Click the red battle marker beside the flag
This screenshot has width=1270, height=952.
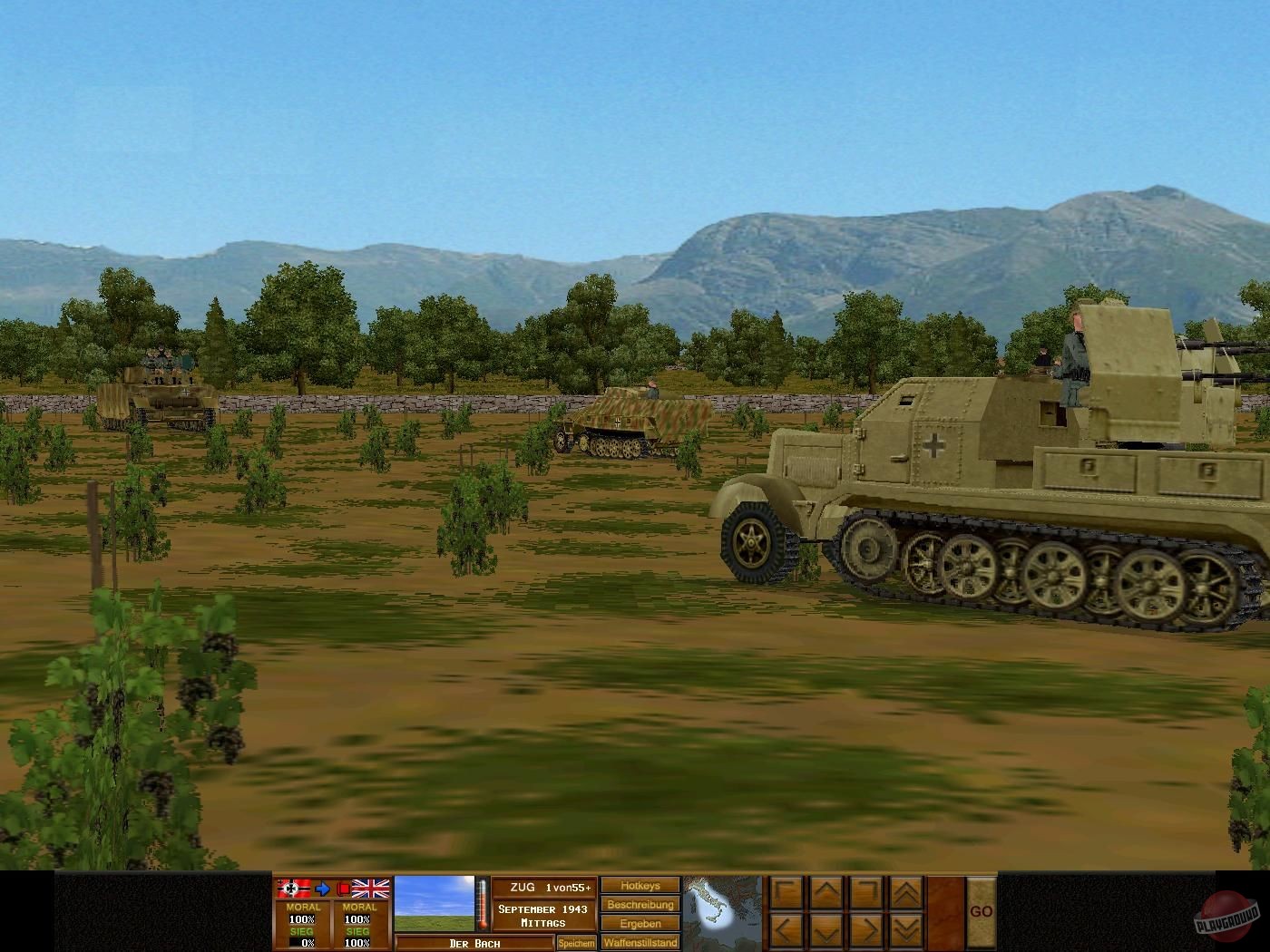pyautogui.click(x=345, y=888)
